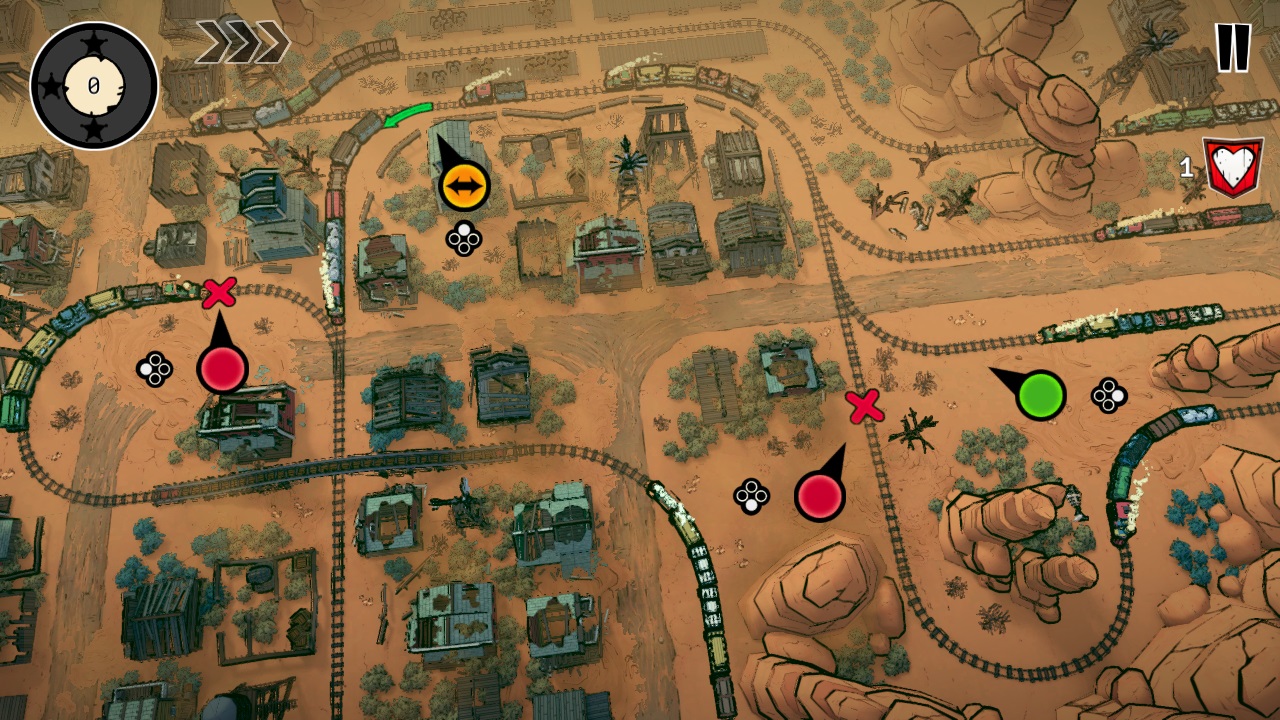Click the four-dot cargo icon on the left side
This screenshot has height=720, width=1280.
[x=155, y=370]
